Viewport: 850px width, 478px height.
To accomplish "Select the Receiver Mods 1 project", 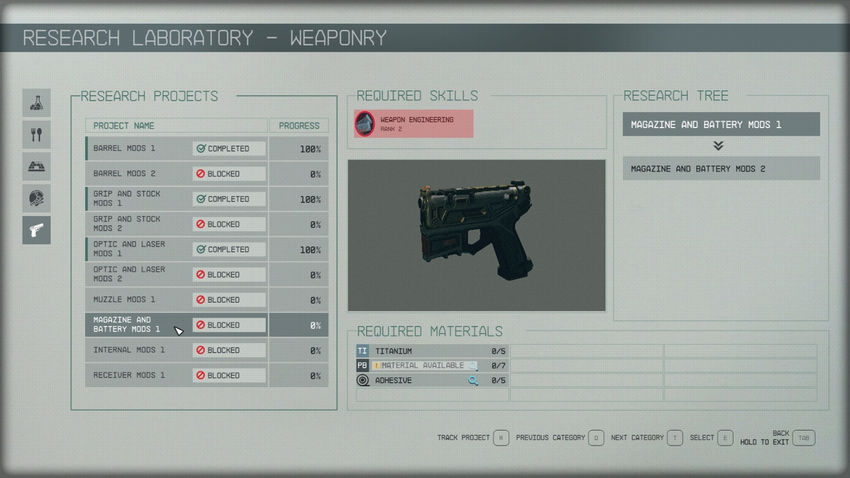I will click(176, 375).
